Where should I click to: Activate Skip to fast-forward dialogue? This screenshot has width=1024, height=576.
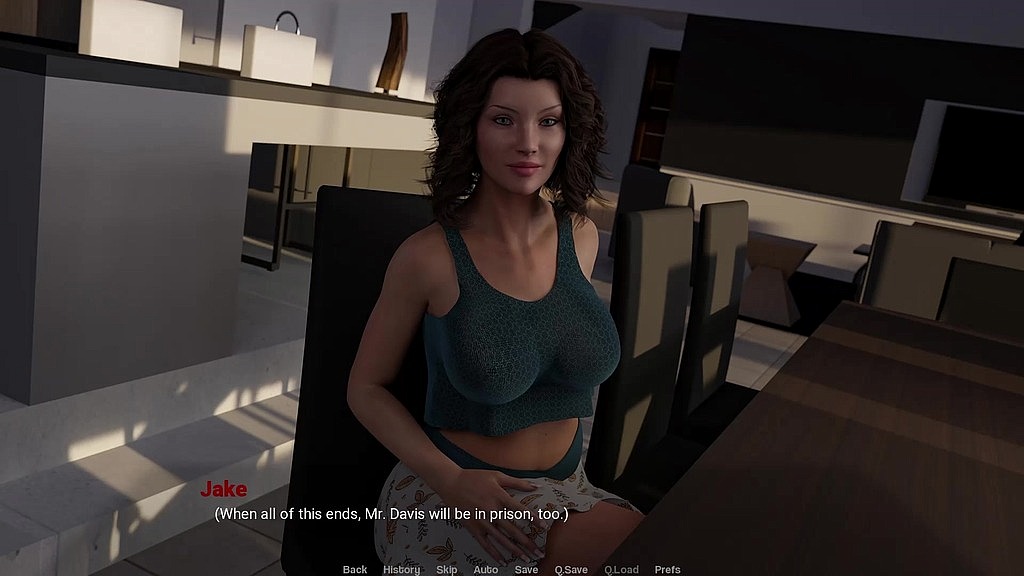pos(447,569)
